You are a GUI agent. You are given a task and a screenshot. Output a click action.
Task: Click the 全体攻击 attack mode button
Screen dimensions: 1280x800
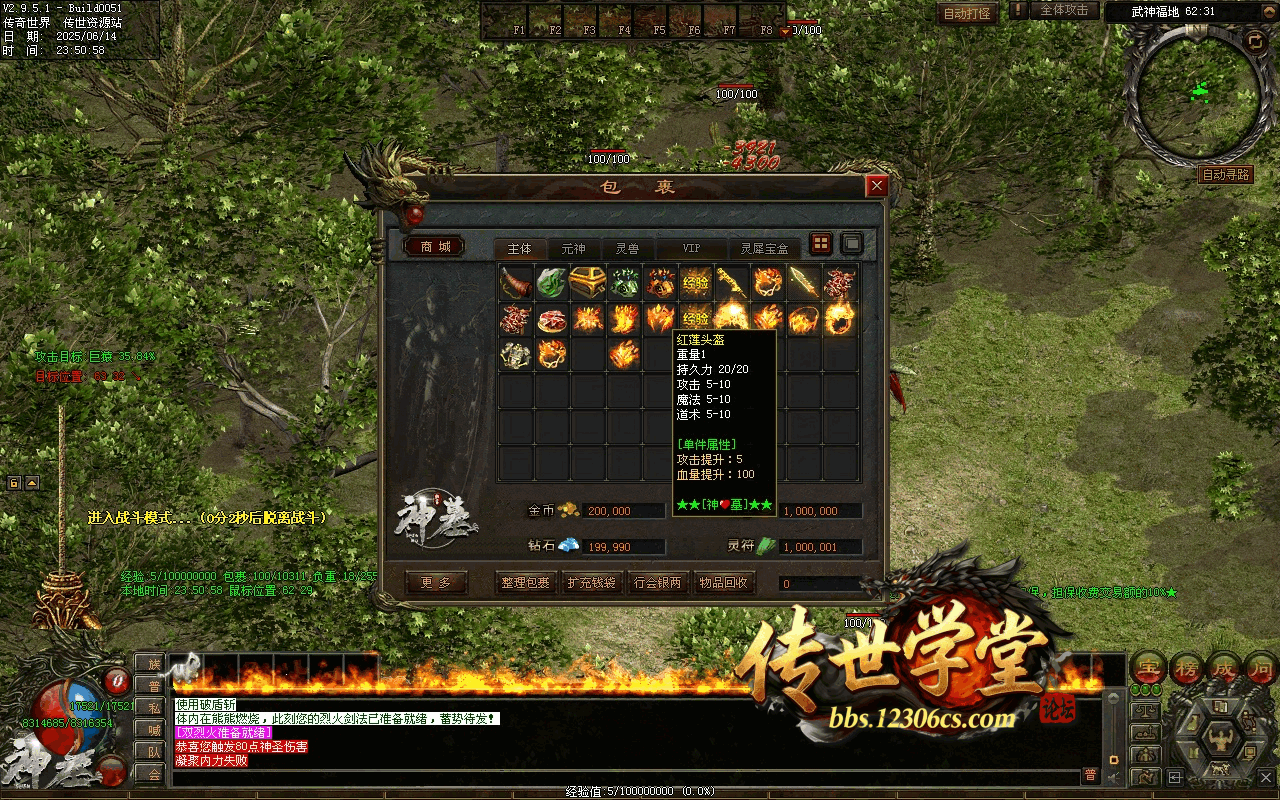1063,10
